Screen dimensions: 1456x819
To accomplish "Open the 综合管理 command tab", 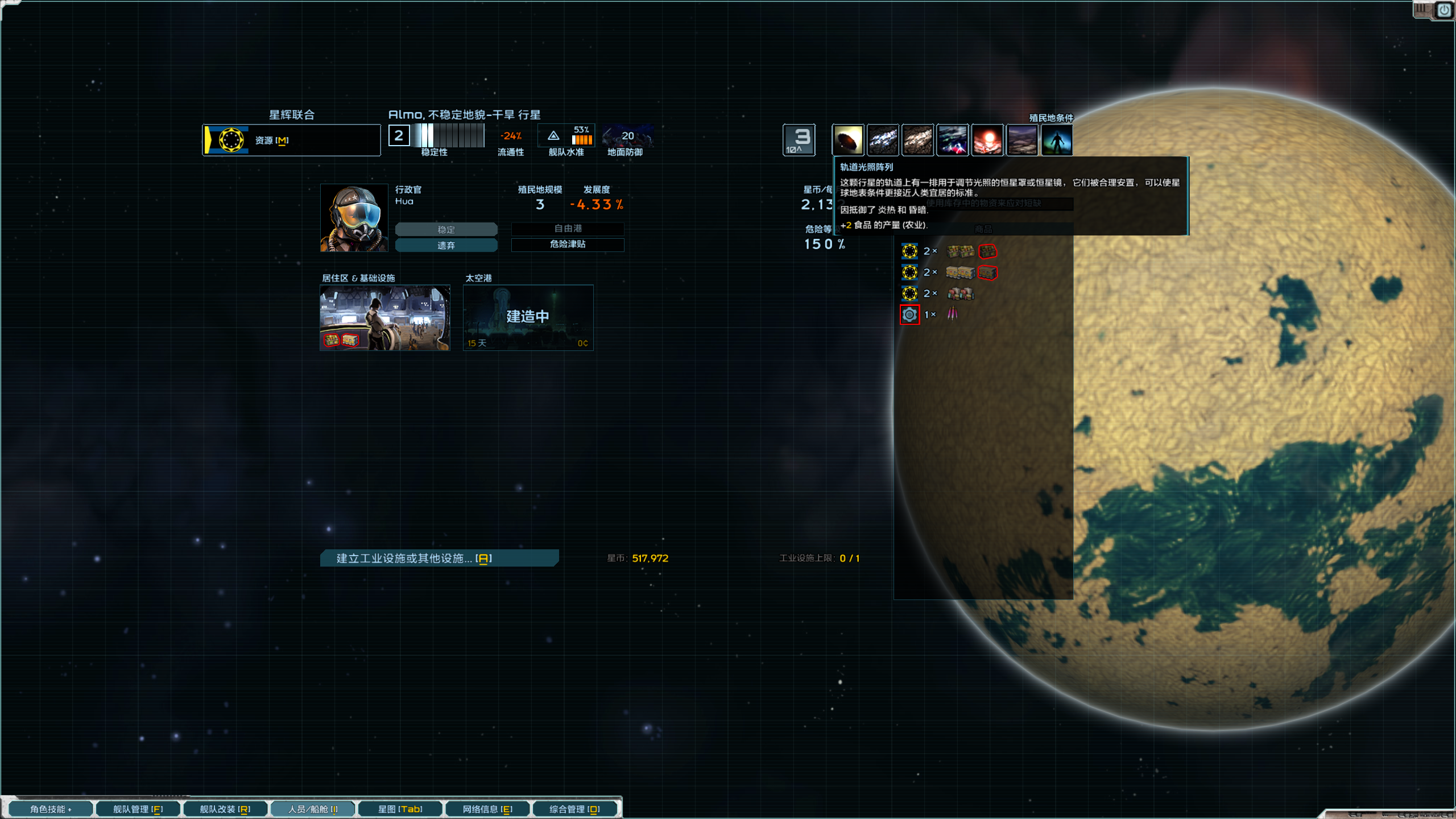I will tap(574, 809).
